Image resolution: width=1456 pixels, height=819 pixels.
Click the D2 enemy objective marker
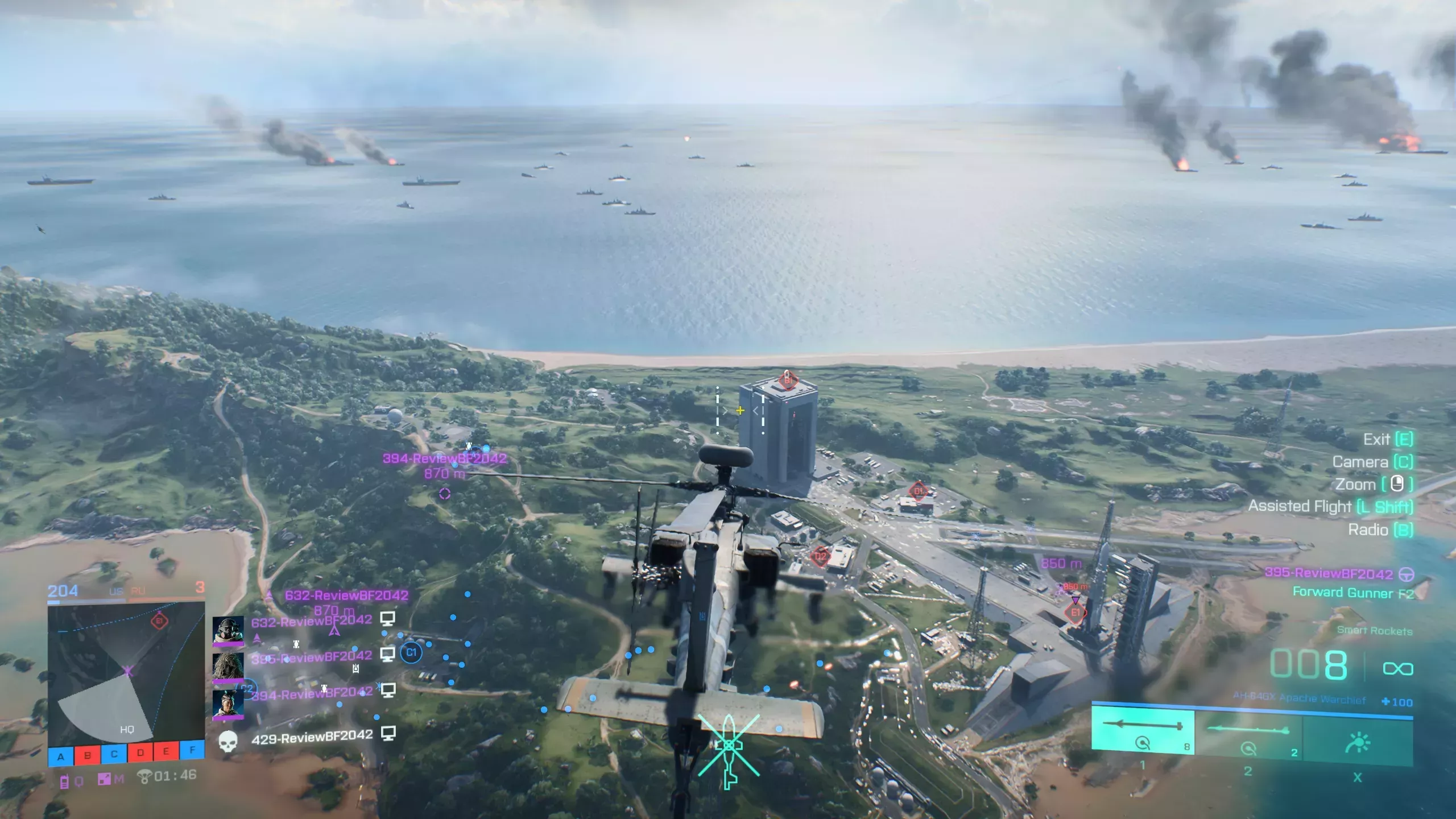tap(820, 556)
